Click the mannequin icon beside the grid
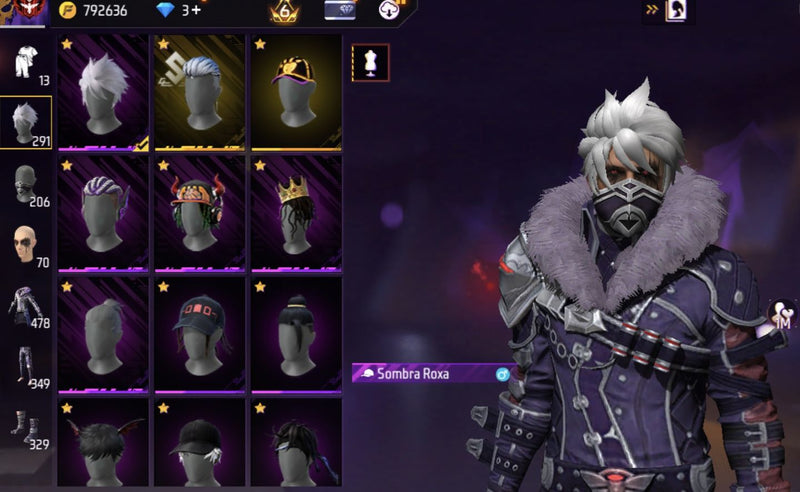The image size is (800, 492). click(x=370, y=62)
